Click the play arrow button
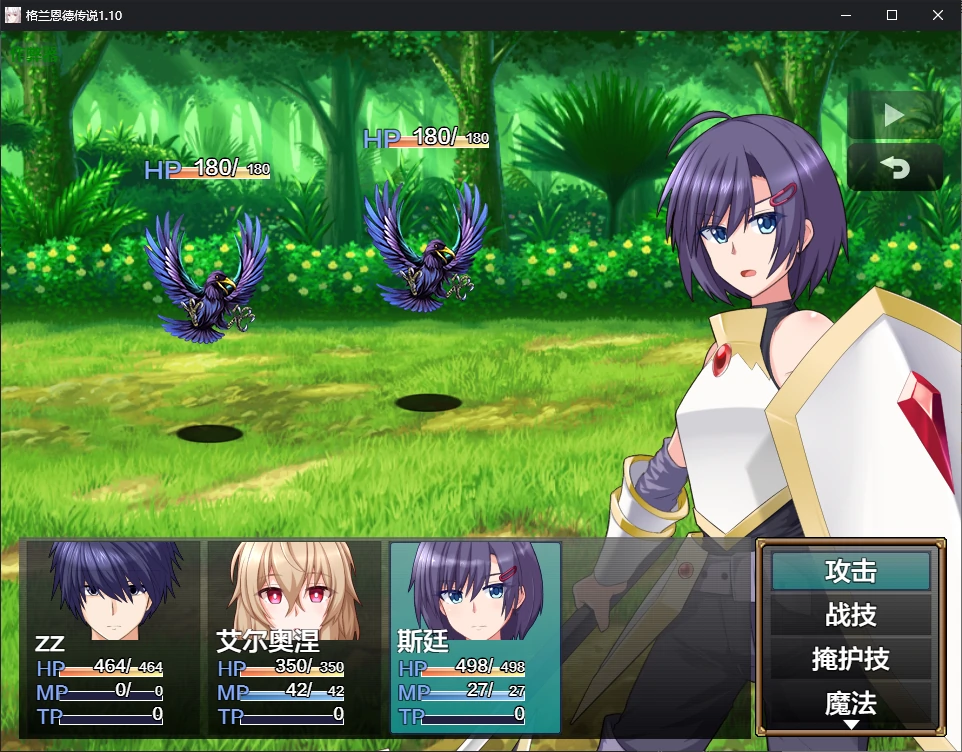This screenshot has height=752, width=962. coord(894,116)
